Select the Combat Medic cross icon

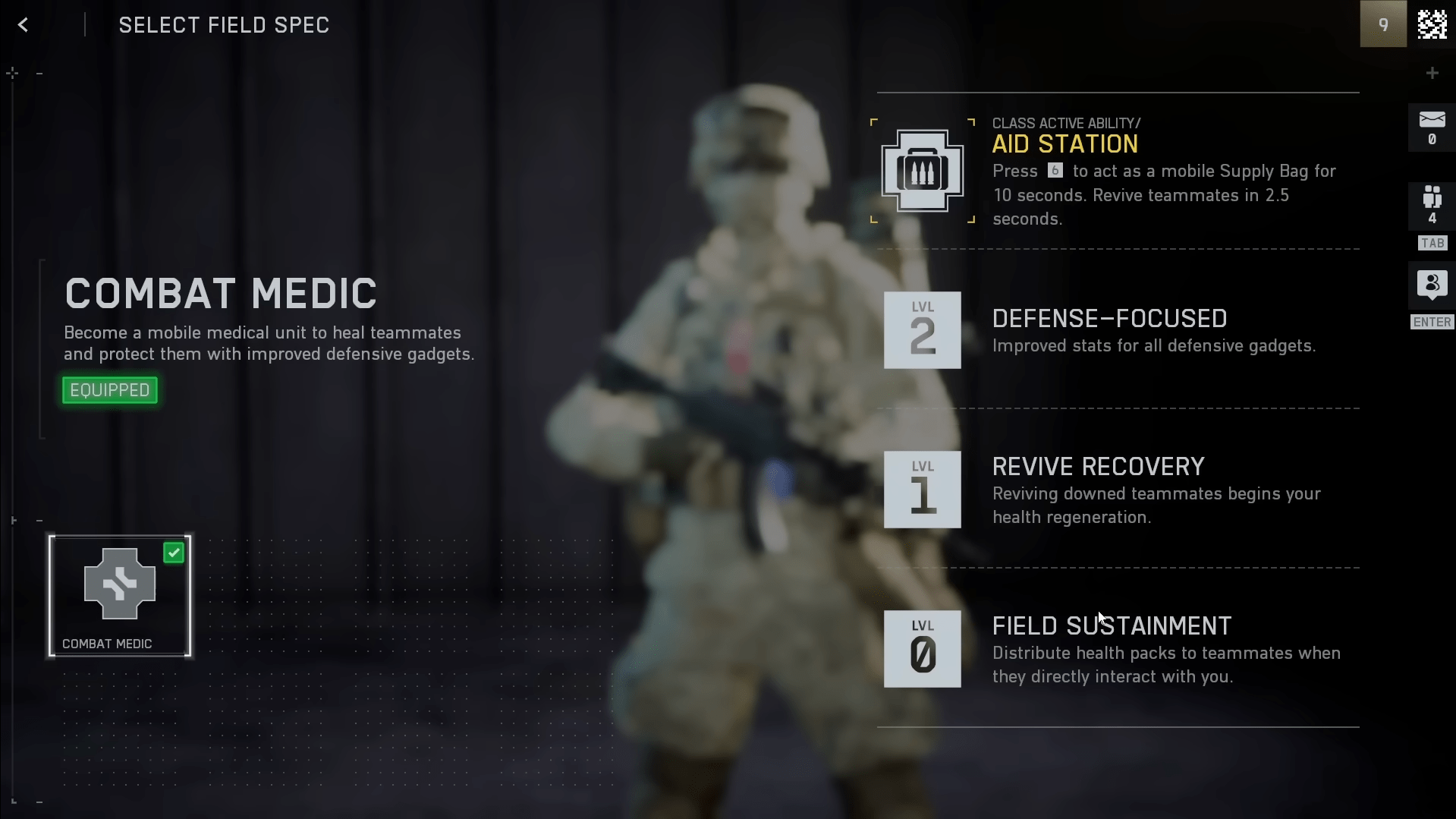[118, 584]
